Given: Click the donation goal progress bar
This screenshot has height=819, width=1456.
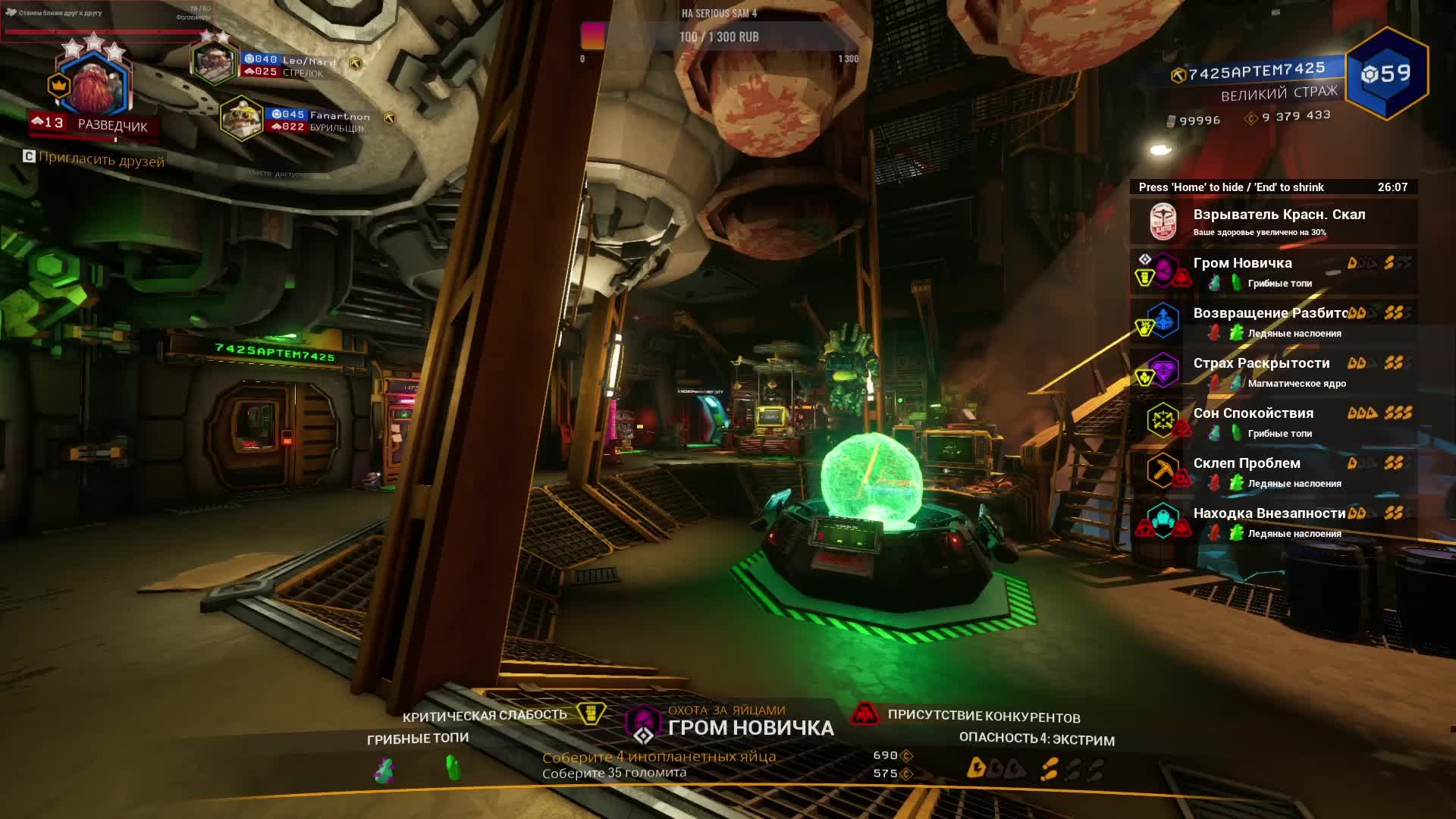Looking at the screenshot, I should pyautogui.click(x=719, y=37).
